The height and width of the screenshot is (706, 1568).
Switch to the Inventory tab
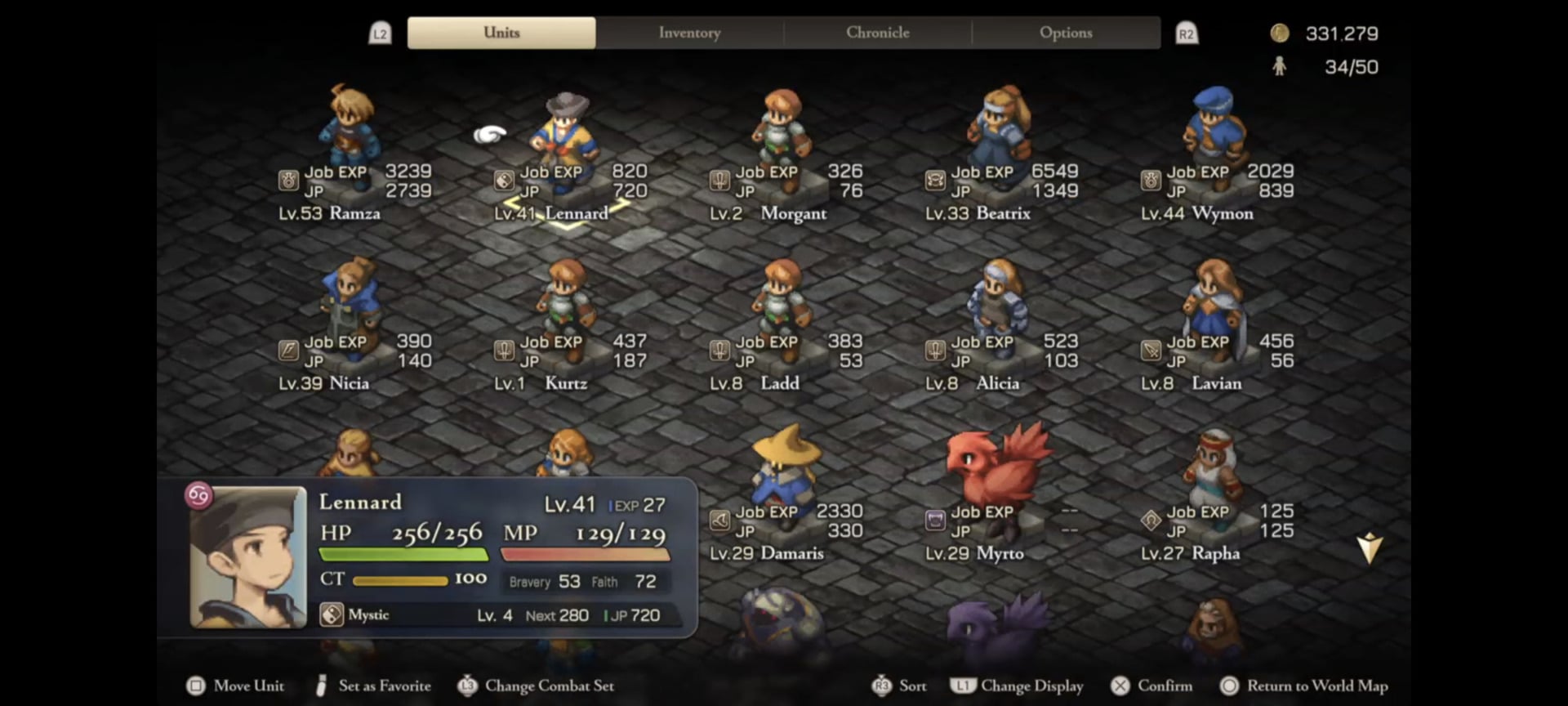[x=689, y=33]
